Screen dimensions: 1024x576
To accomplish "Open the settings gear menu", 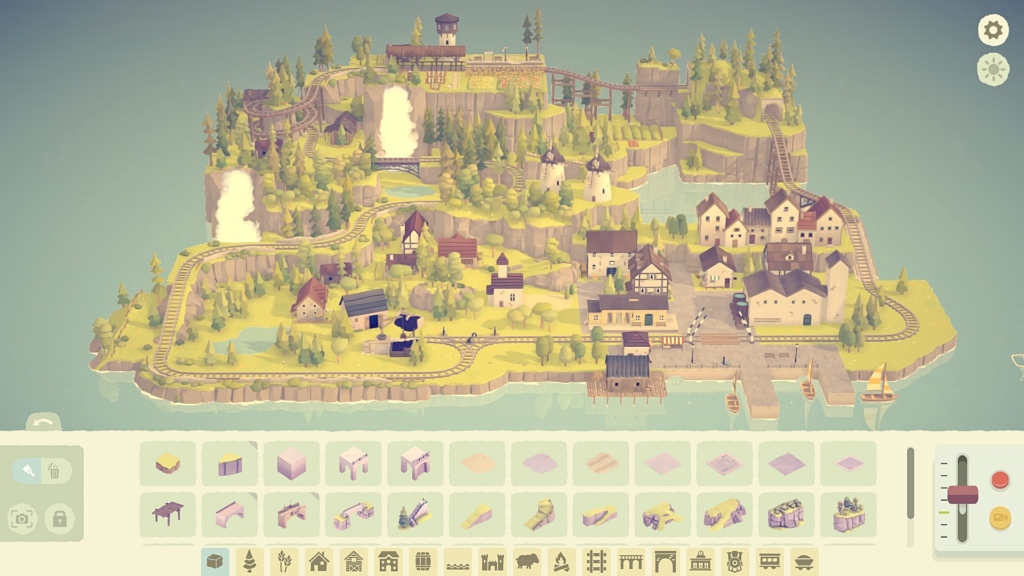I will coord(993,30).
